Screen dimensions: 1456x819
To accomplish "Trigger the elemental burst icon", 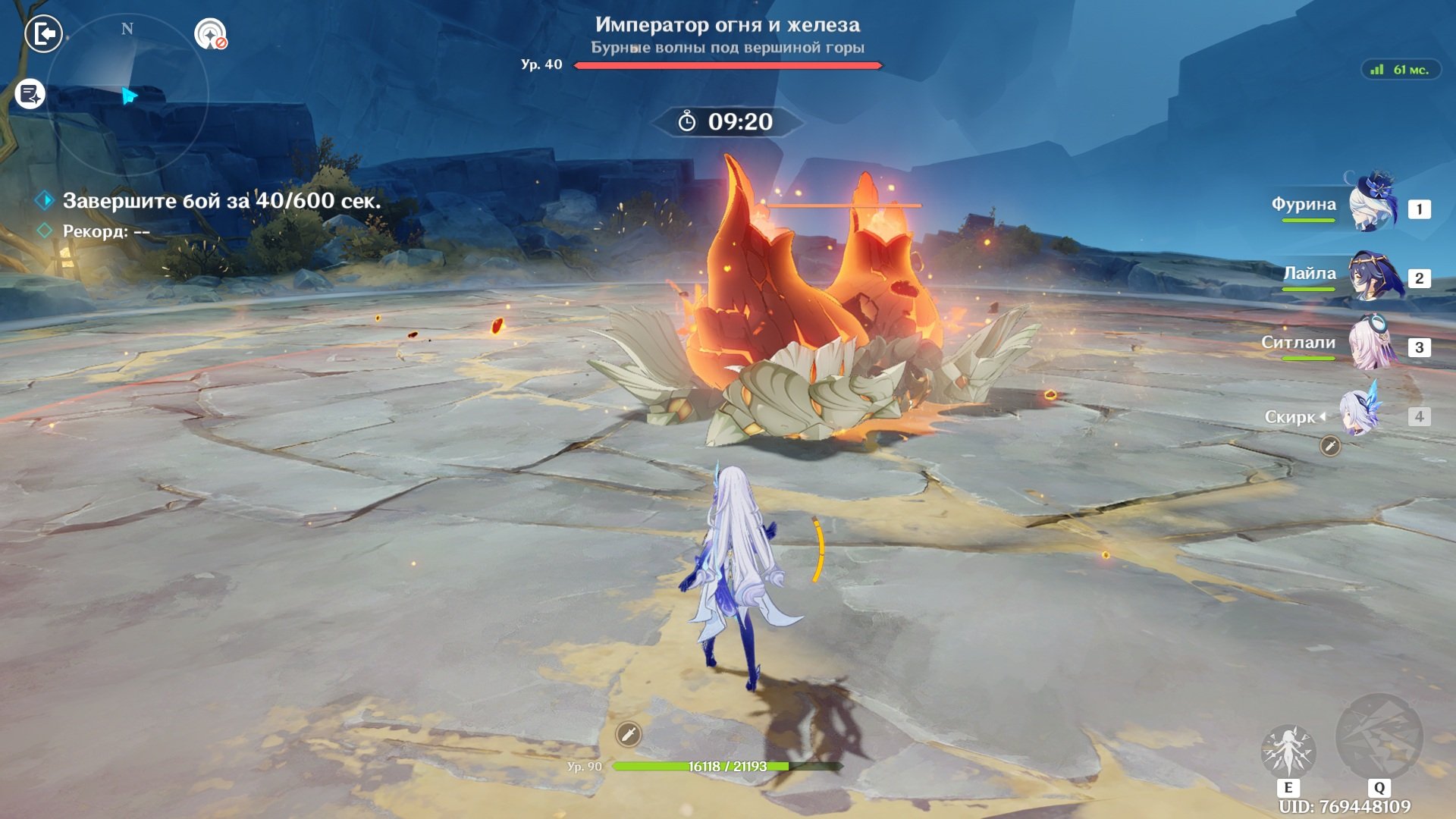I will pos(1379,737).
